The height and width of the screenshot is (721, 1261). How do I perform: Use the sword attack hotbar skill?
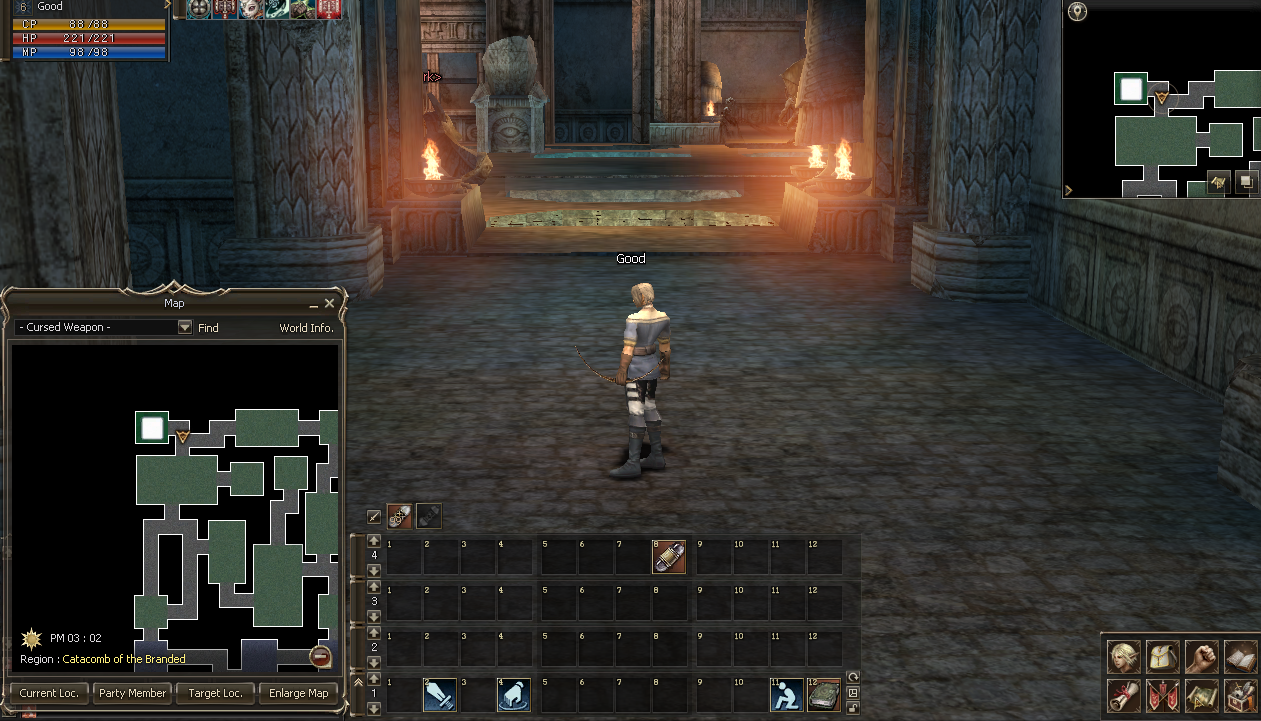tap(440, 695)
